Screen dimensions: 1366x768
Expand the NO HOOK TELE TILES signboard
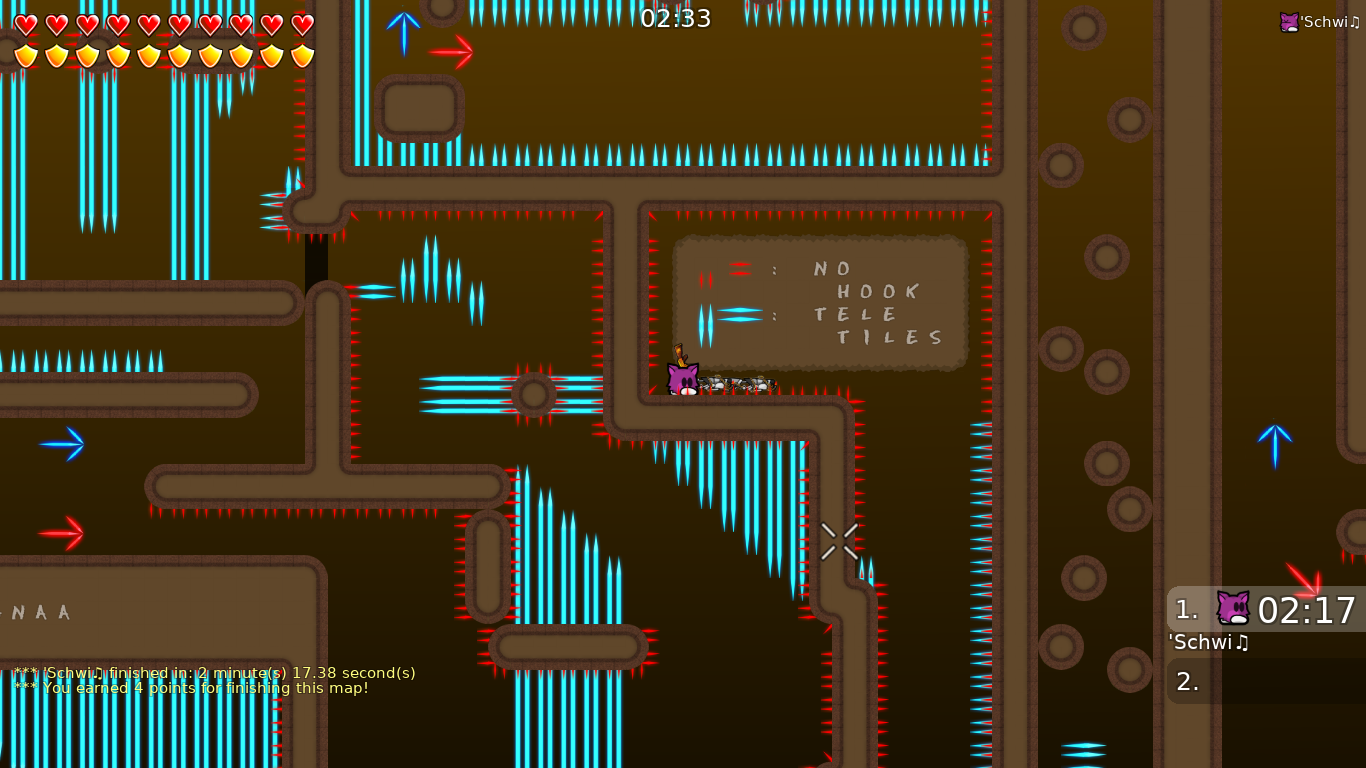(820, 302)
